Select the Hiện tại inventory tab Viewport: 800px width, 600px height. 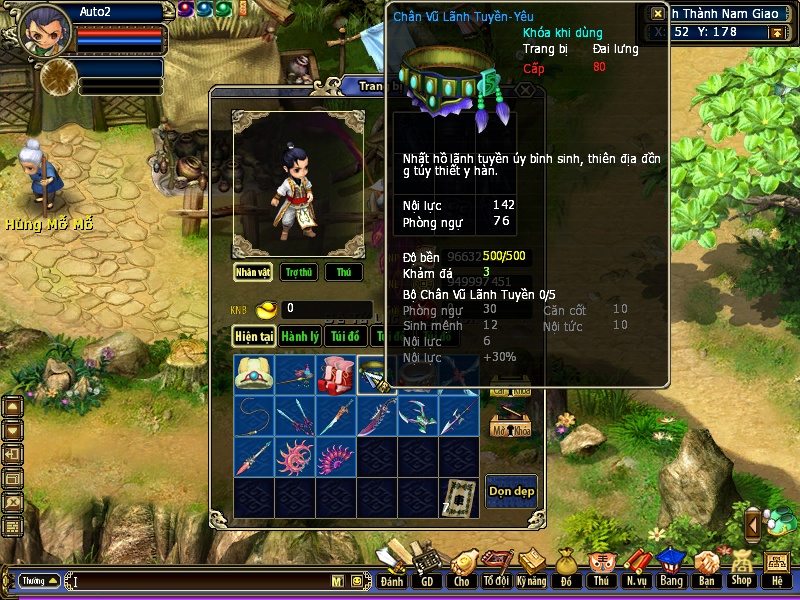[x=254, y=337]
